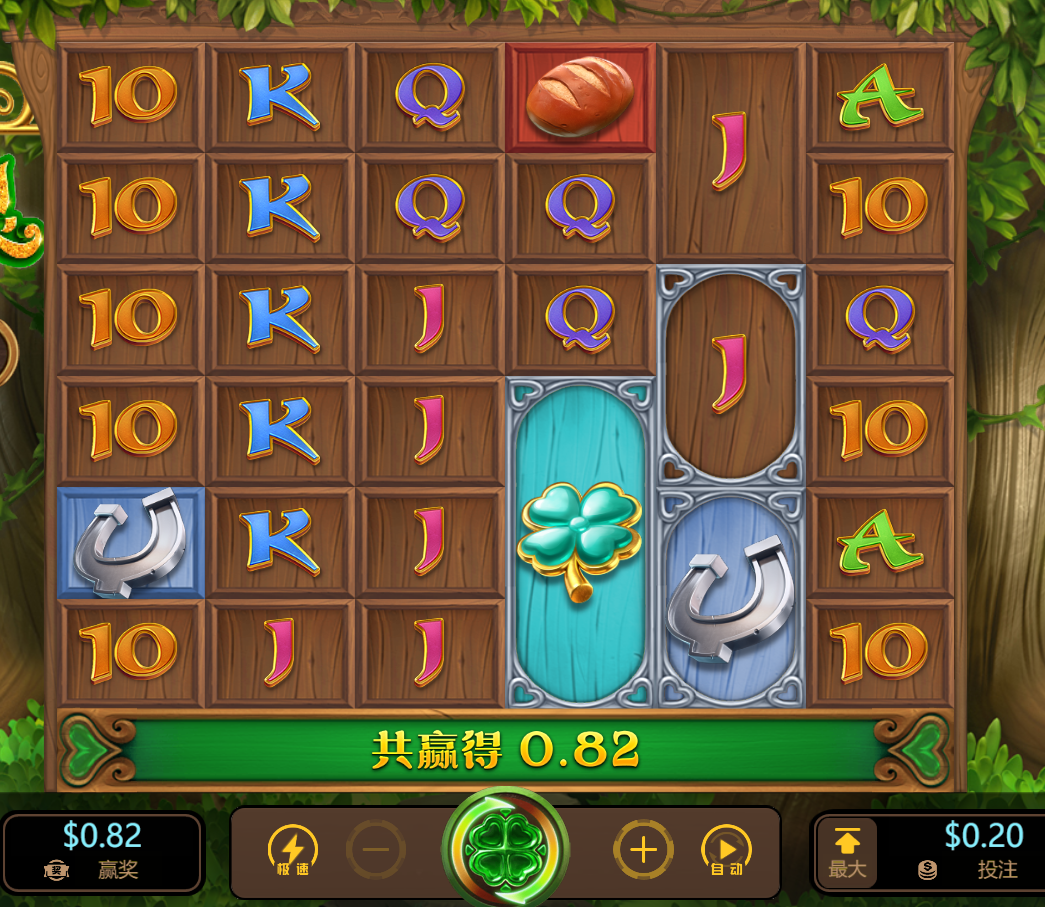This screenshot has height=907, width=1045.
Task: Set maximum bet with the 最大 button
Action: tap(847, 853)
